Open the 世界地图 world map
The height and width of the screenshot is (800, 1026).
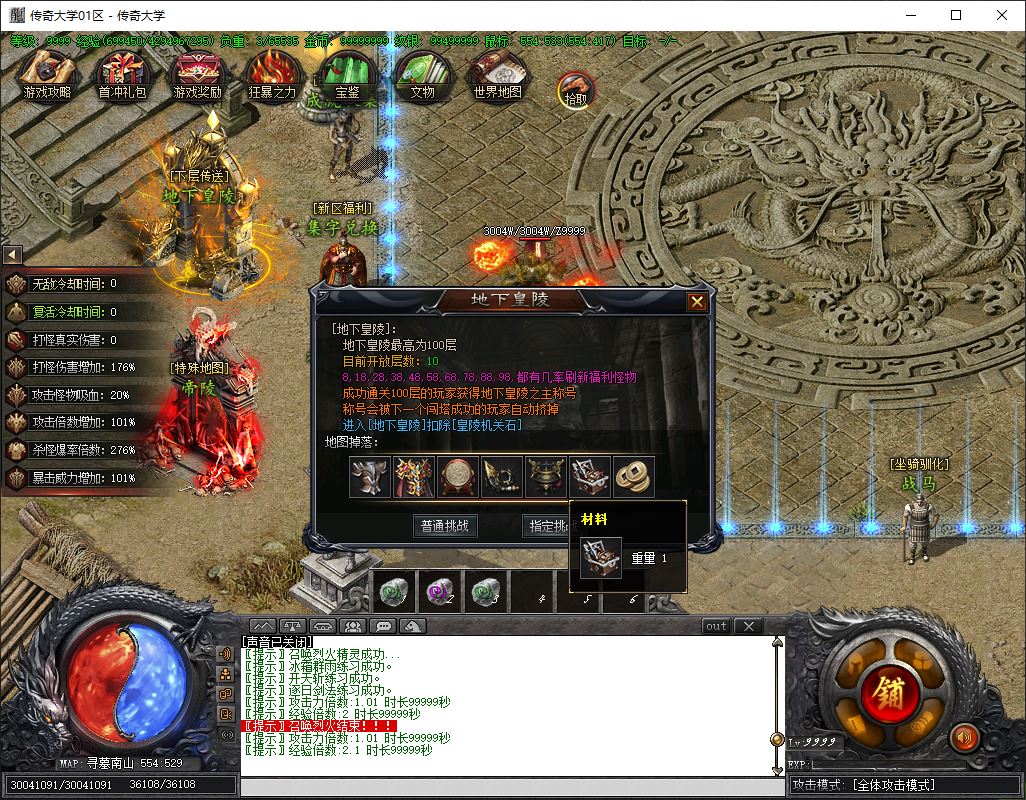click(x=497, y=76)
